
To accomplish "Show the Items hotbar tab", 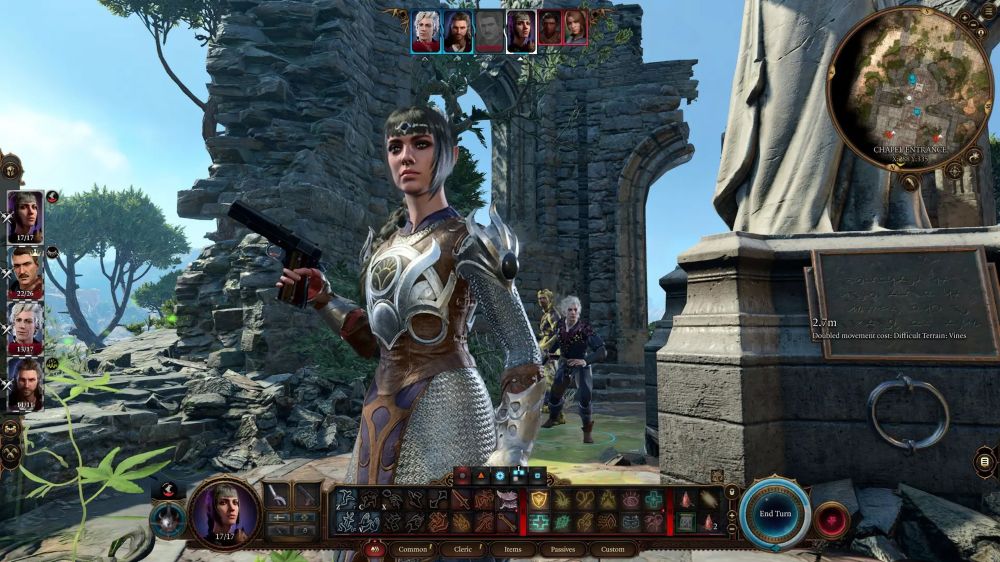I will [x=512, y=549].
